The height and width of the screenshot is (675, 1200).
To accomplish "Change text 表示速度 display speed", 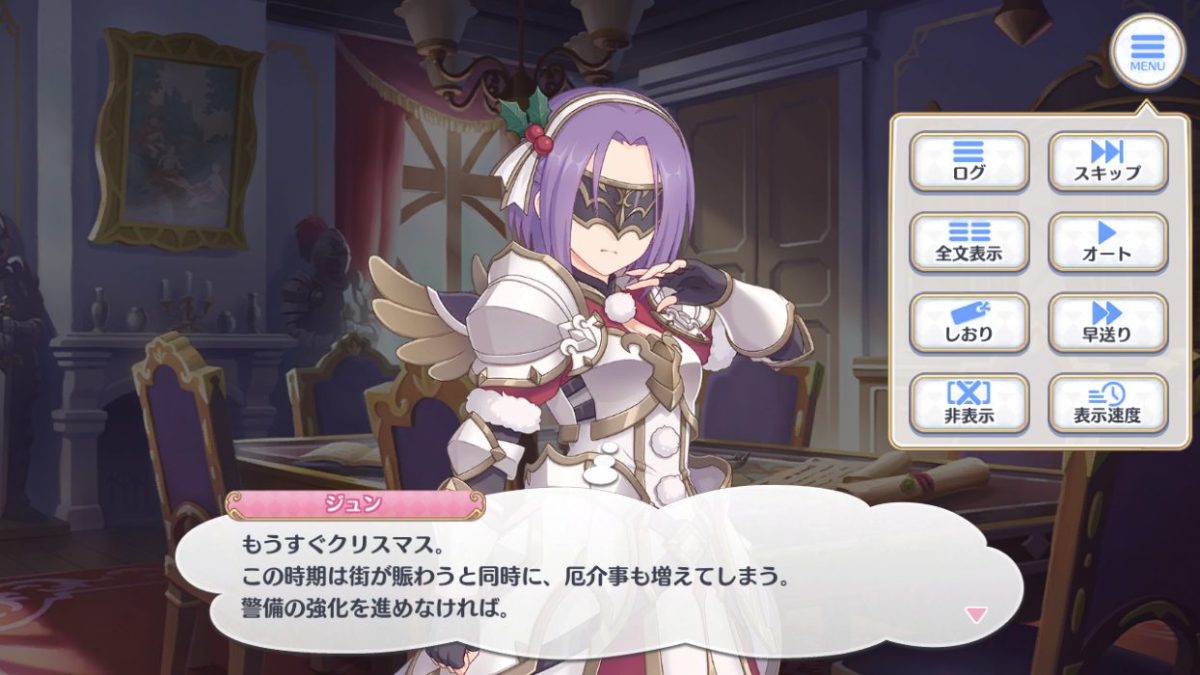I will click(1107, 403).
